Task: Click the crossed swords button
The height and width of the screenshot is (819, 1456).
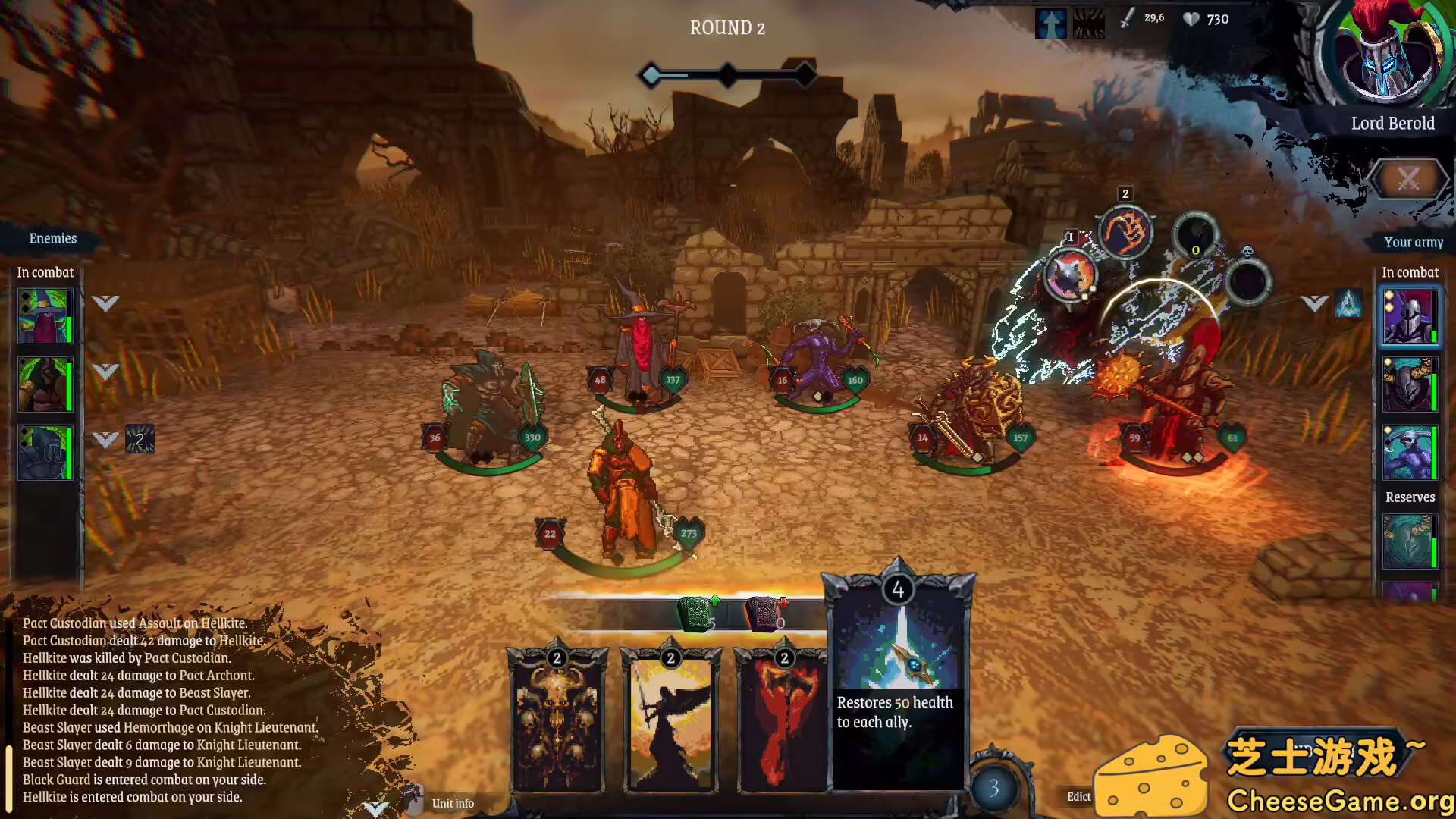Action: pyautogui.click(x=1407, y=180)
